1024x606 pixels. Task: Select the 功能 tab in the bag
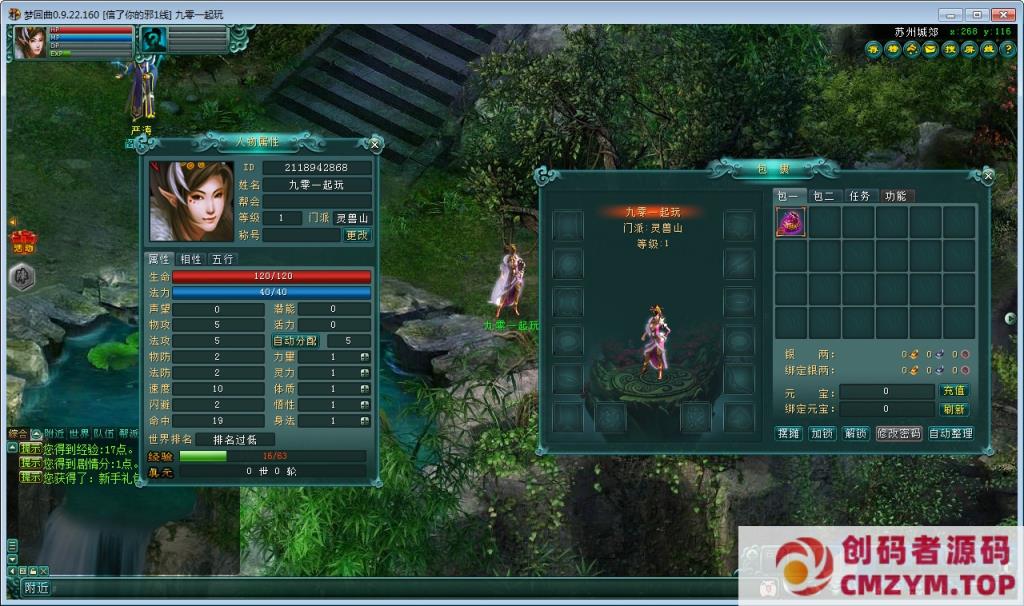click(895, 196)
